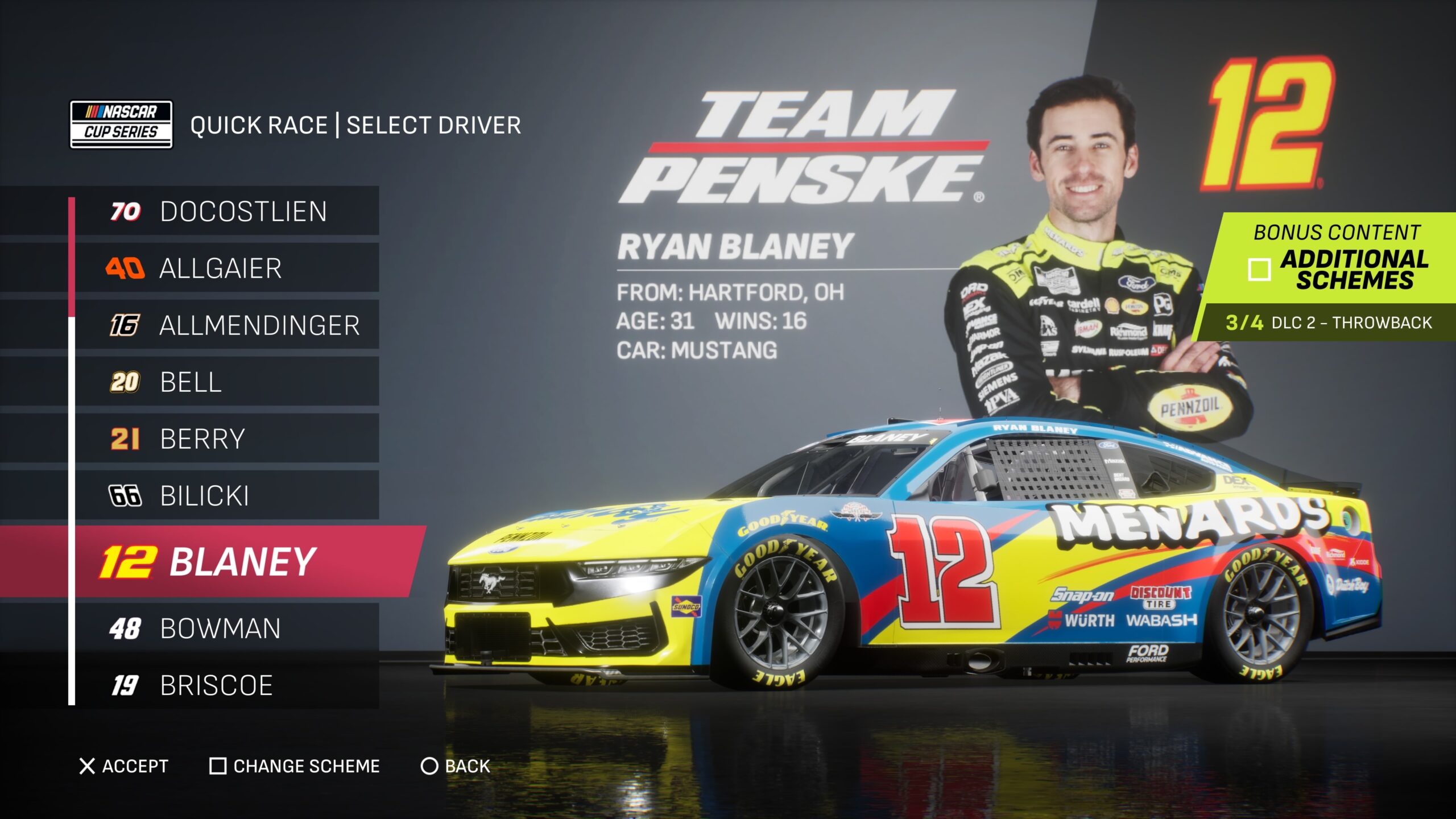
Task: Select Briscoe as your driver
Action: (x=227, y=685)
